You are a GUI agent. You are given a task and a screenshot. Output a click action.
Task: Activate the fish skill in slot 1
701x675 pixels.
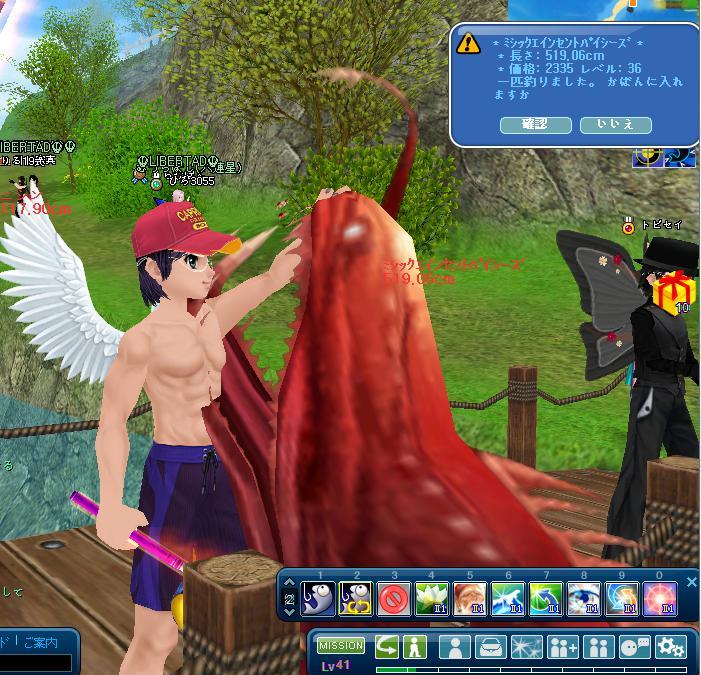coord(318,598)
